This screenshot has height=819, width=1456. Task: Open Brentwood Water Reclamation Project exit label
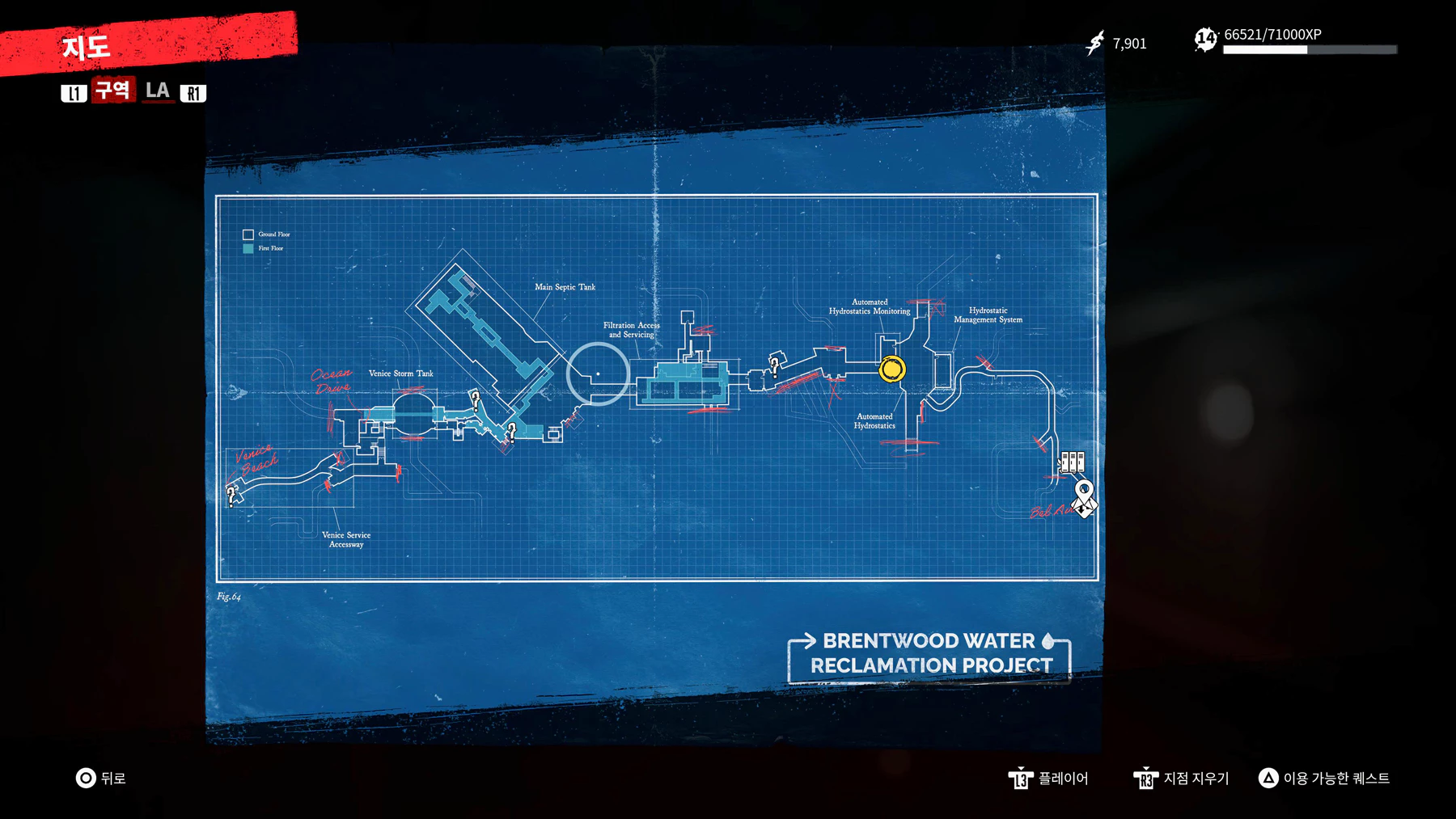(930, 653)
